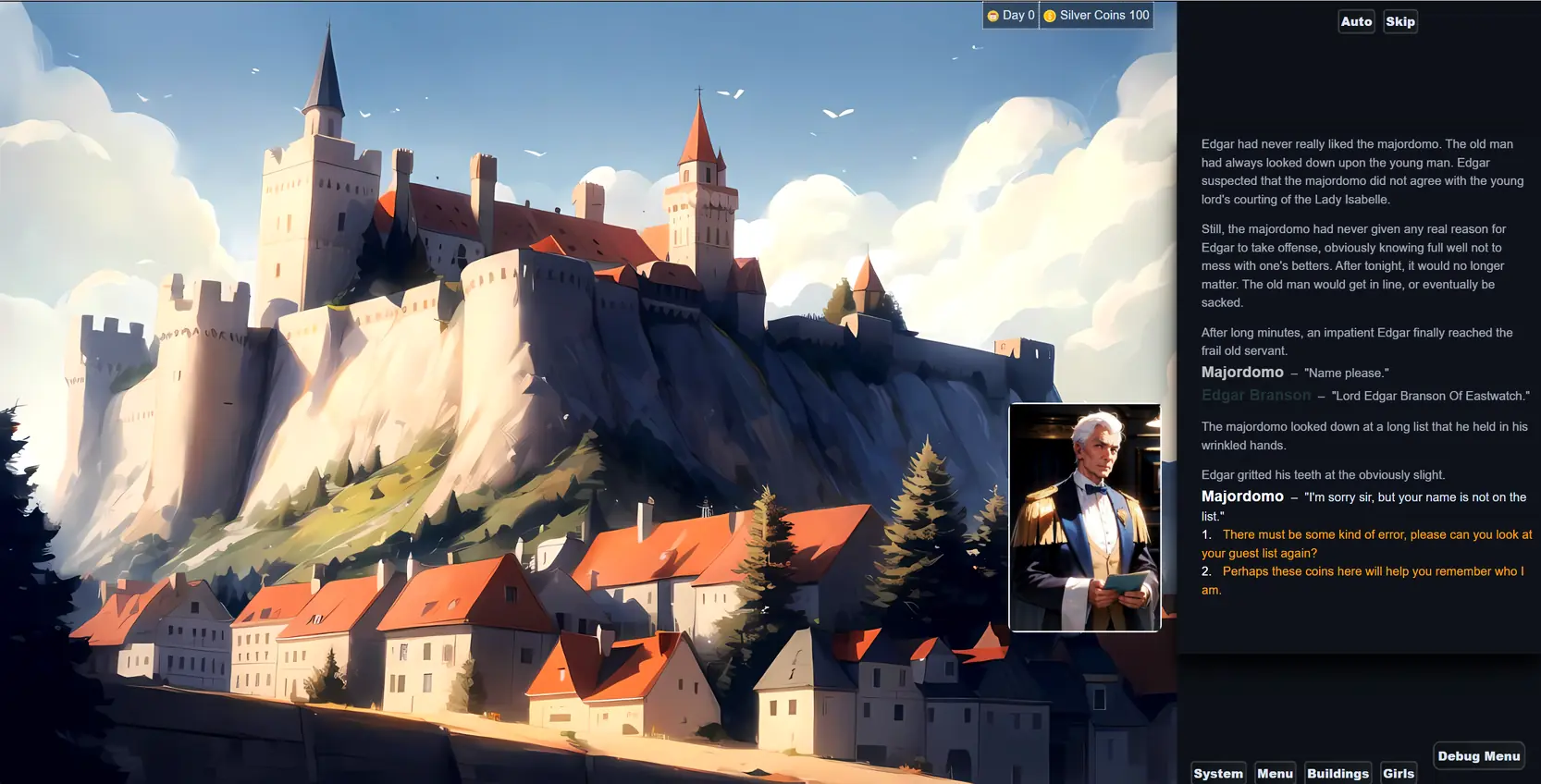Open the Menu button

(x=1275, y=773)
